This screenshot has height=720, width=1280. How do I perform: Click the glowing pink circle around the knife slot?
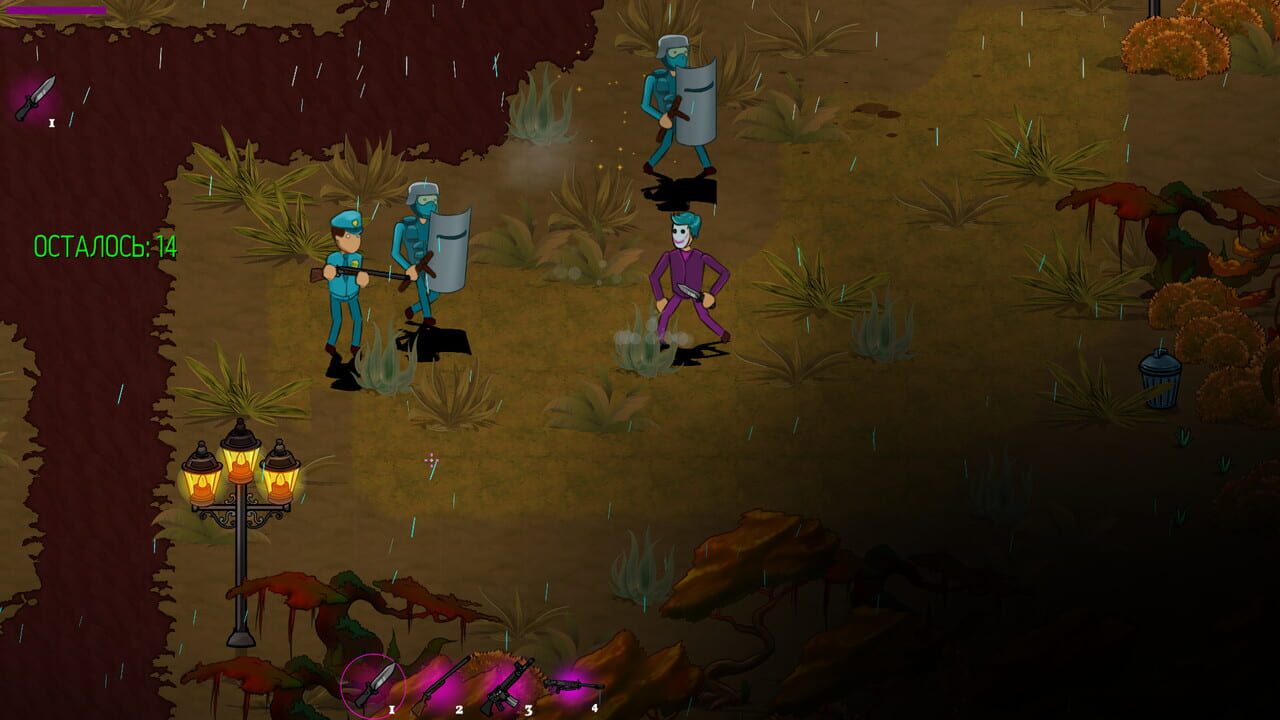coord(372,686)
